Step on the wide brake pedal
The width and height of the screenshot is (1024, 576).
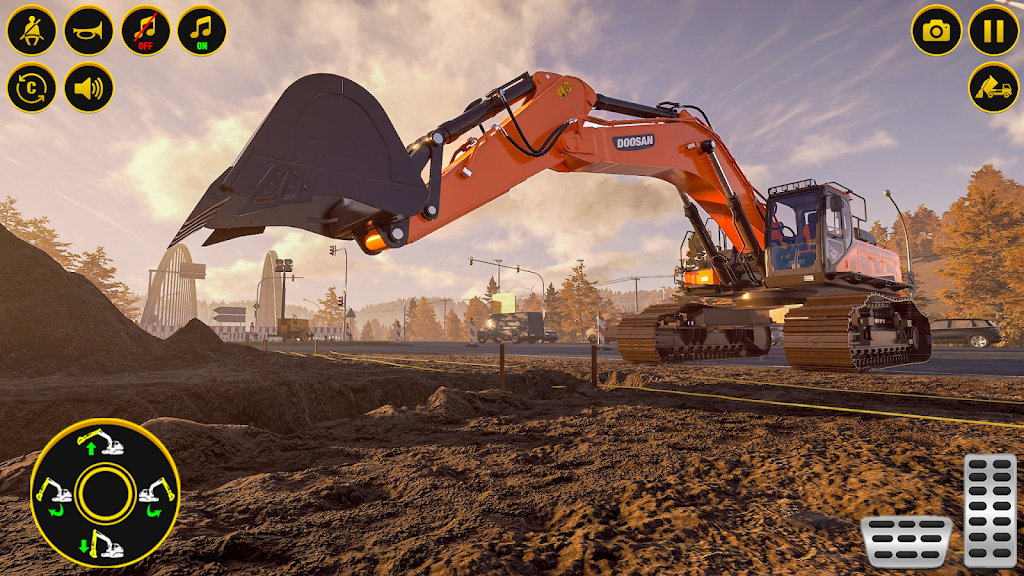906,541
